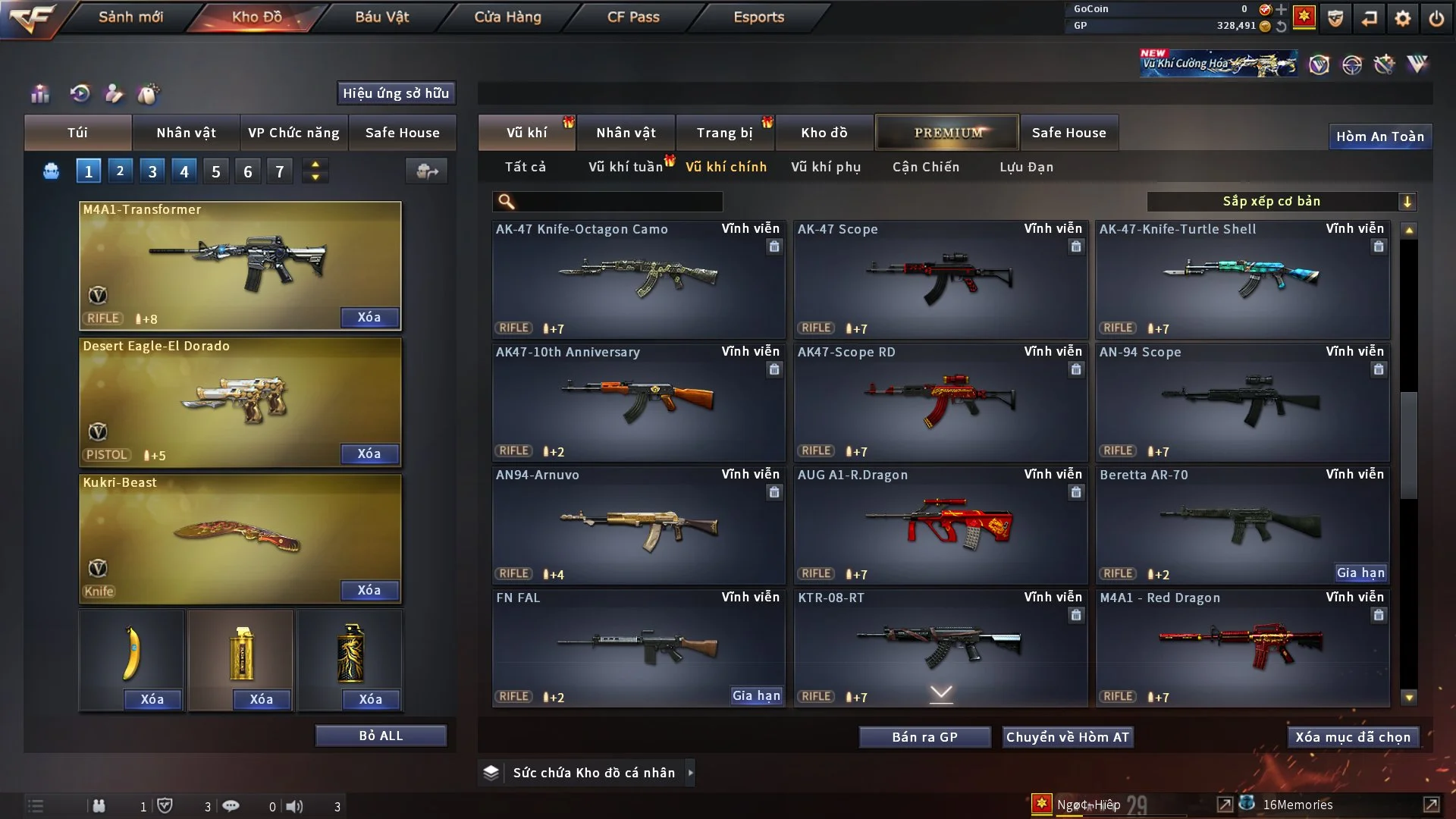Image resolution: width=1456 pixels, height=819 pixels.
Task: Choose the AK47-10th Anniversary rifle
Action: point(638,402)
